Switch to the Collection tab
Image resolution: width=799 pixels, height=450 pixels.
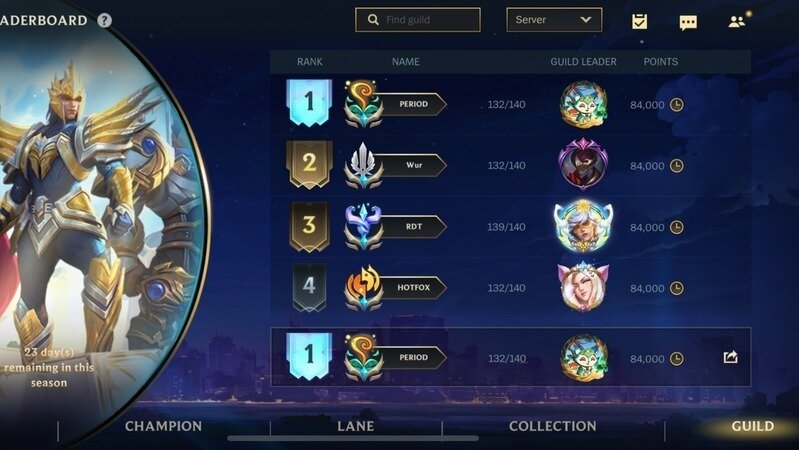pyautogui.click(x=552, y=427)
